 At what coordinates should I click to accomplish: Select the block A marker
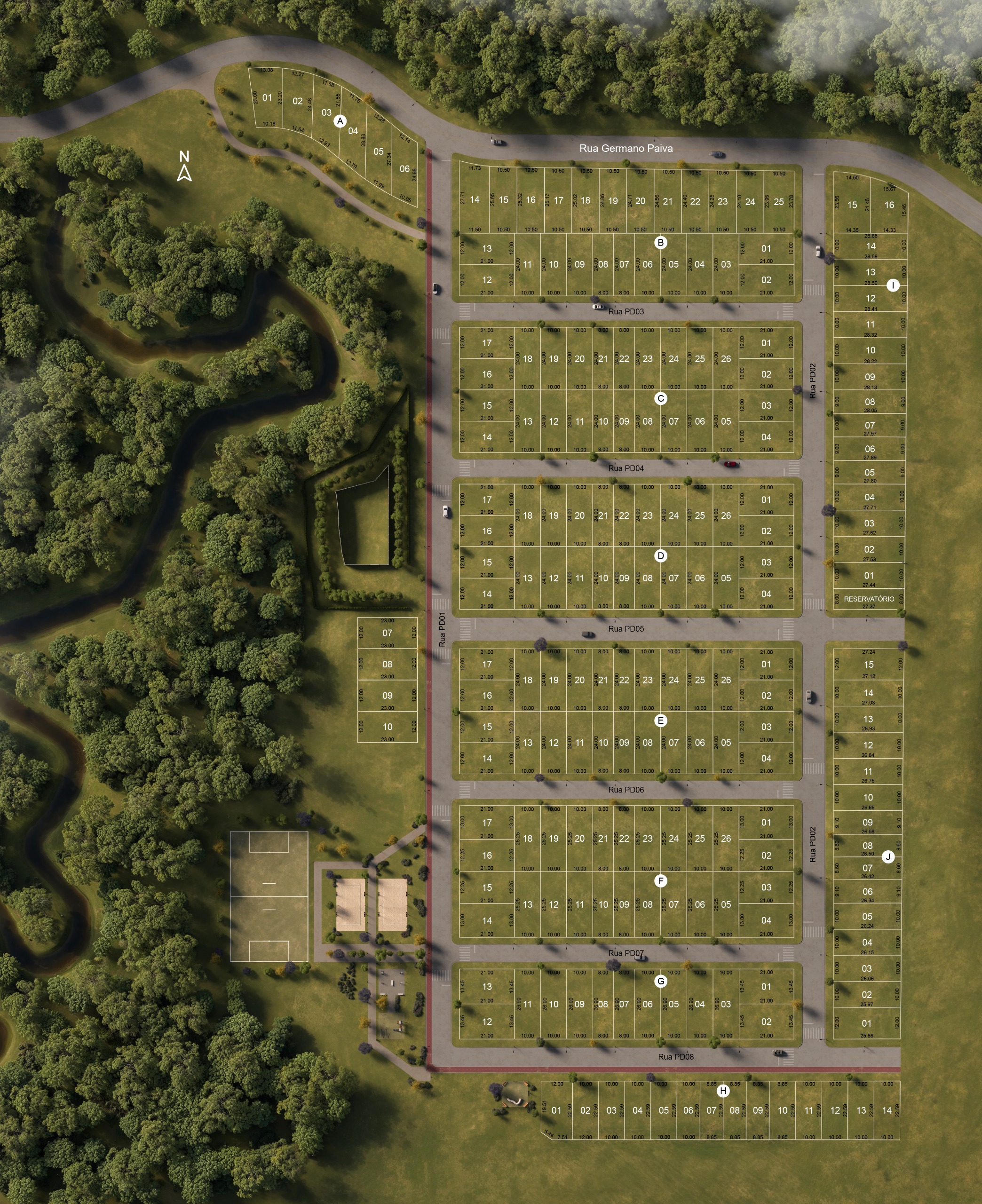(340, 121)
